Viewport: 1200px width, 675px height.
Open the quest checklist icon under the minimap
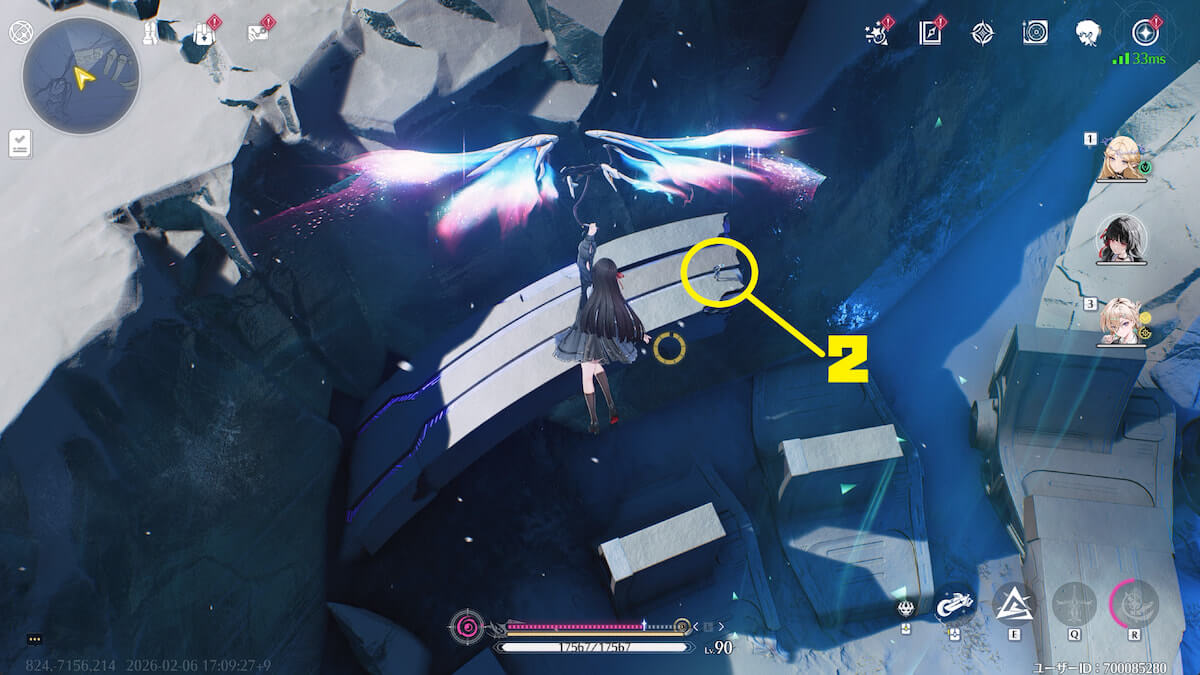[x=20, y=143]
